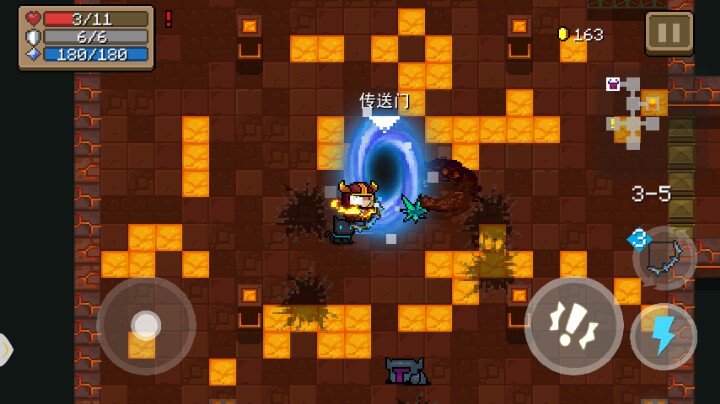
Task: Open the dungeon minimap
Action: pos(633,112)
